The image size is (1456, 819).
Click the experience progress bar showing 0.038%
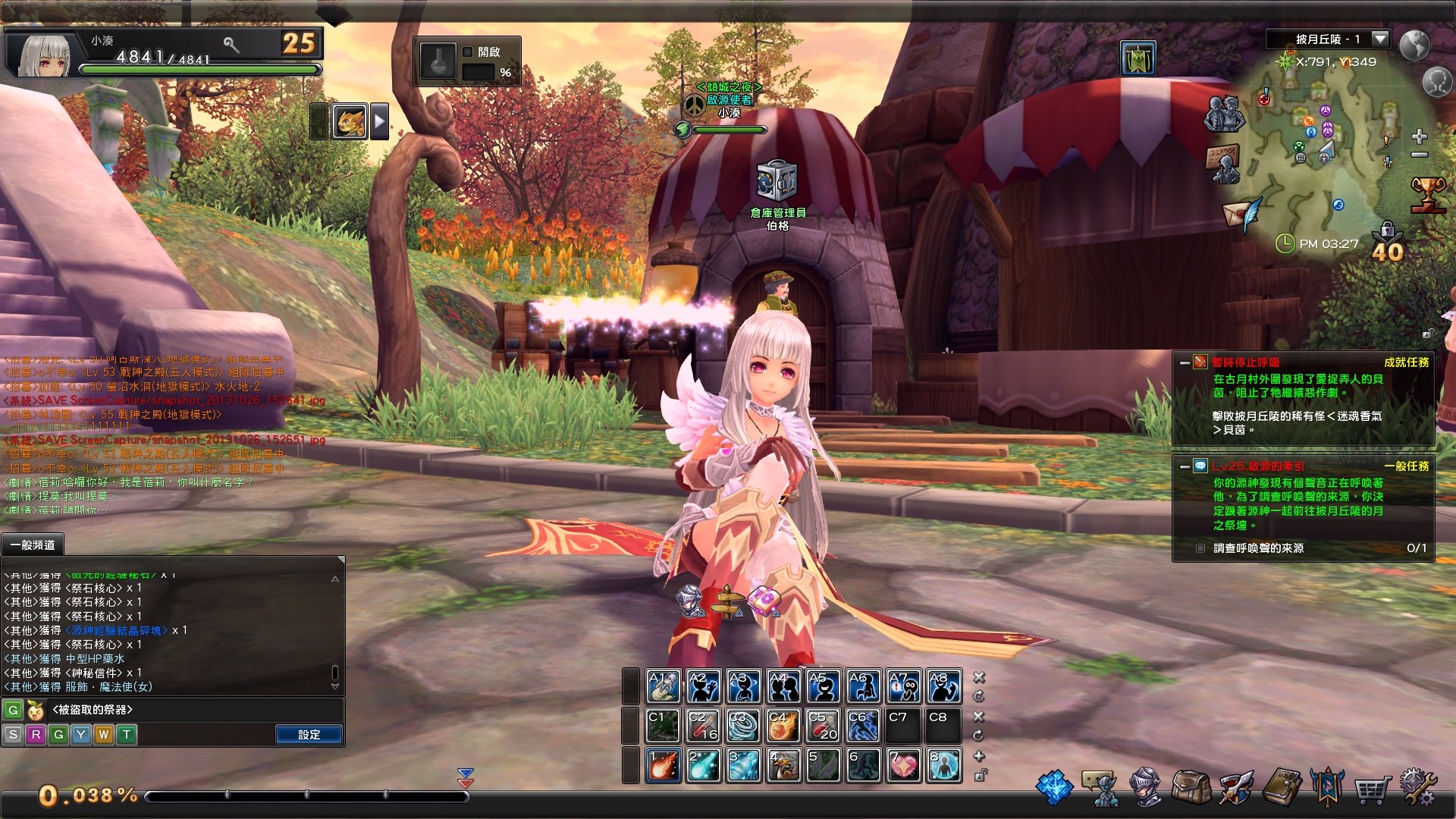click(x=303, y=796)
